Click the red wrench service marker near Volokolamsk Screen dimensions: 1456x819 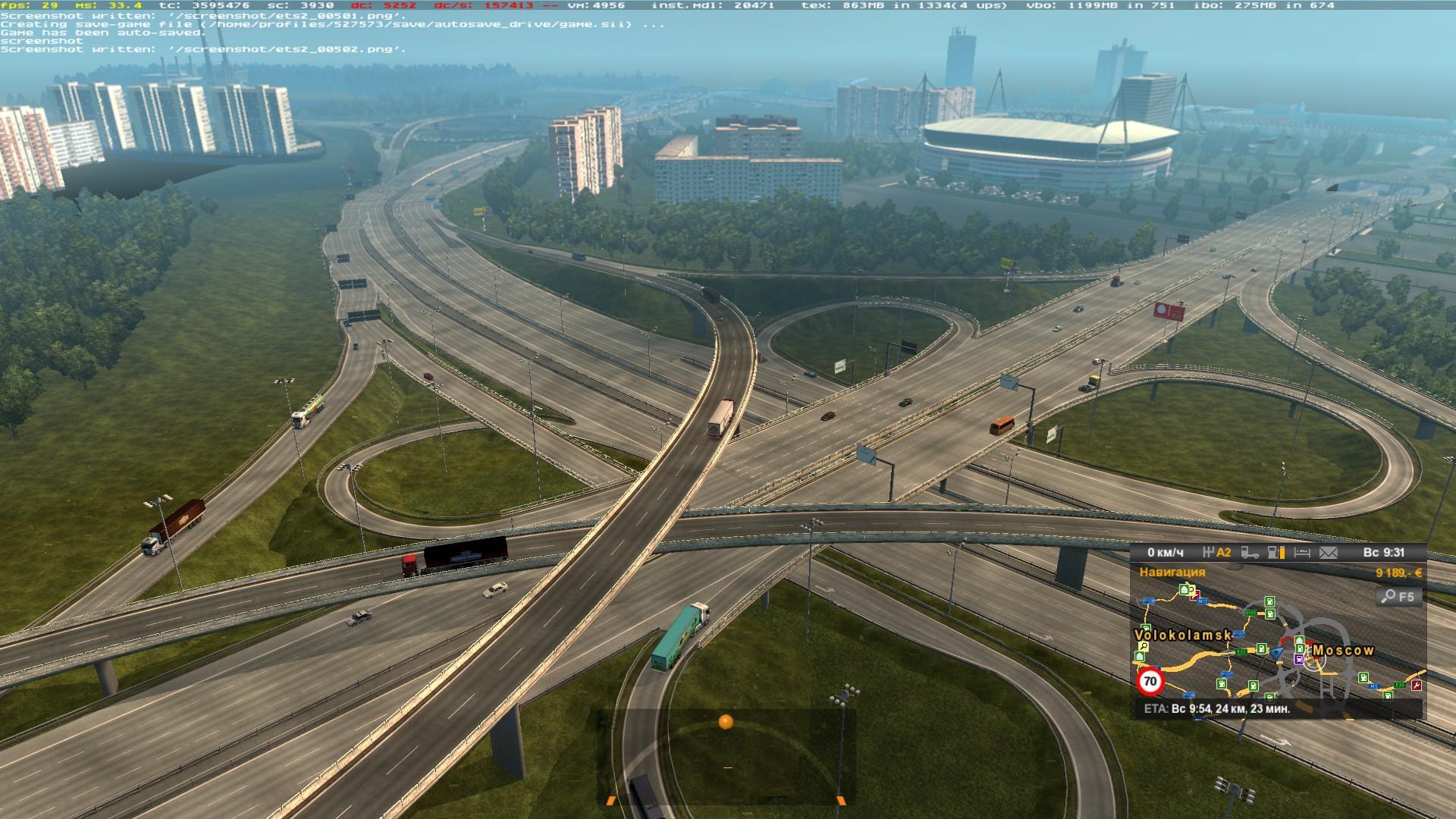tap(1195, 597)
